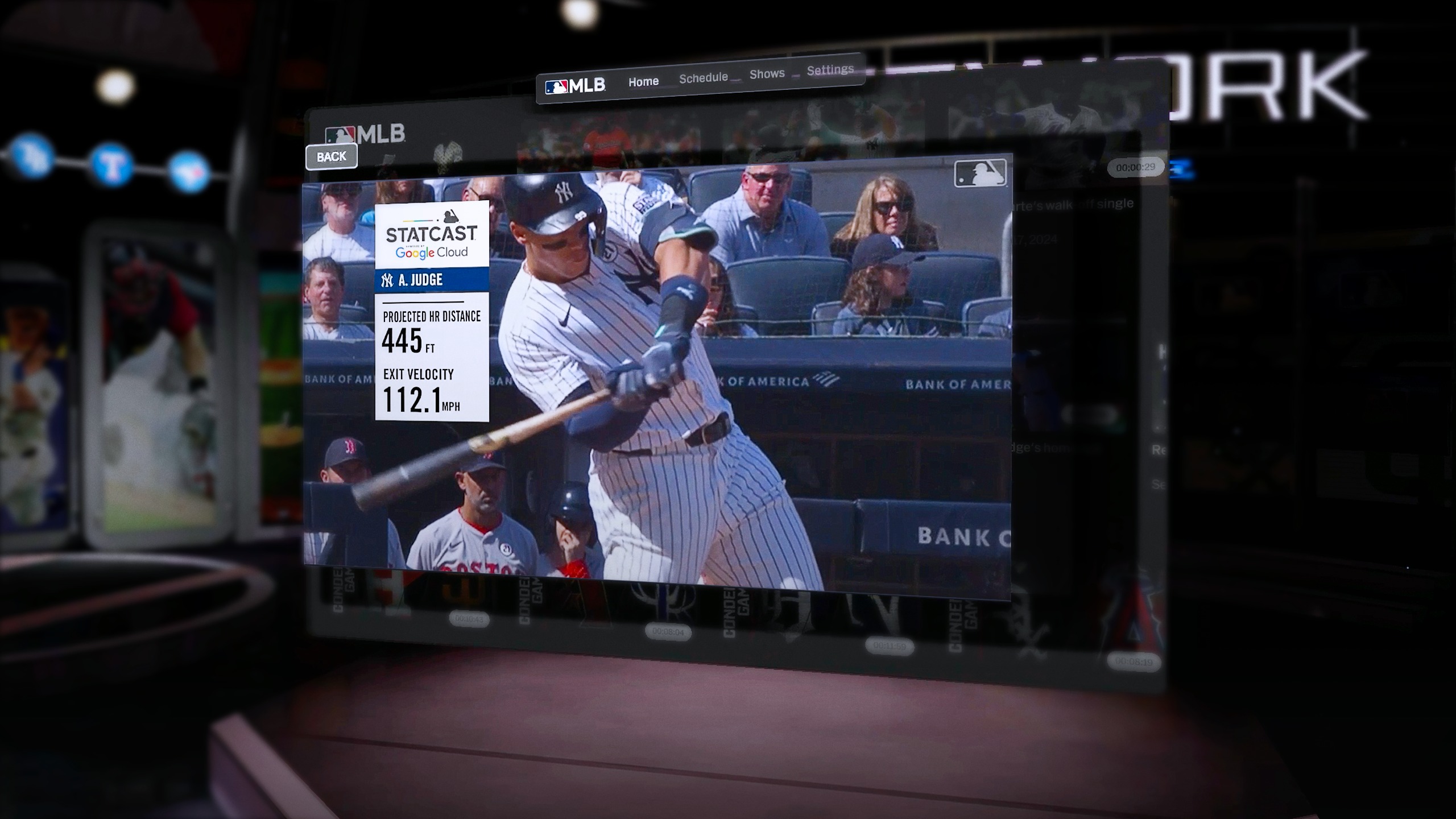1456x819 pixels.
Task: Go to the Shows tab
Action: pos(767,74)
